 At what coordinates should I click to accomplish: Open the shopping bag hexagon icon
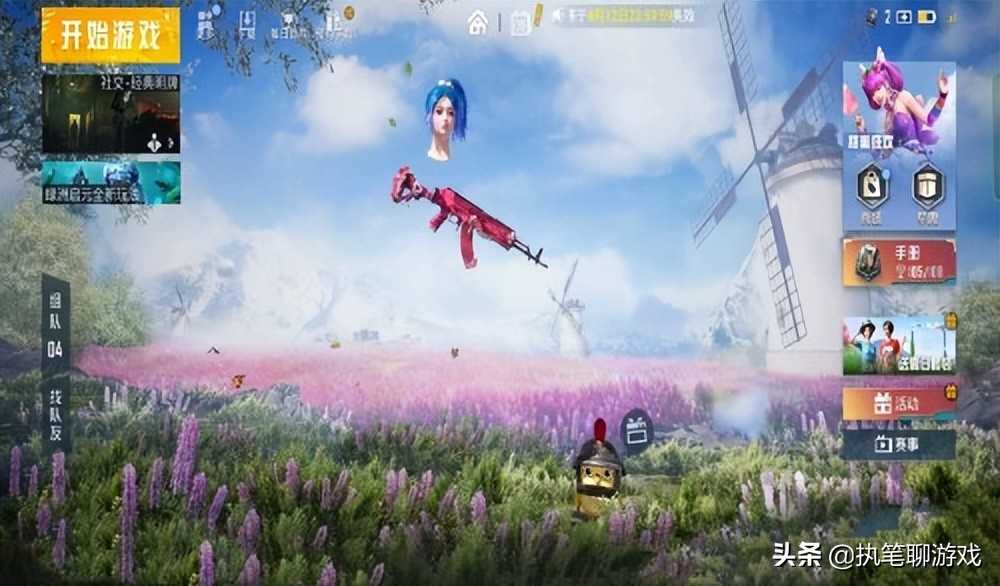[872, 188]
